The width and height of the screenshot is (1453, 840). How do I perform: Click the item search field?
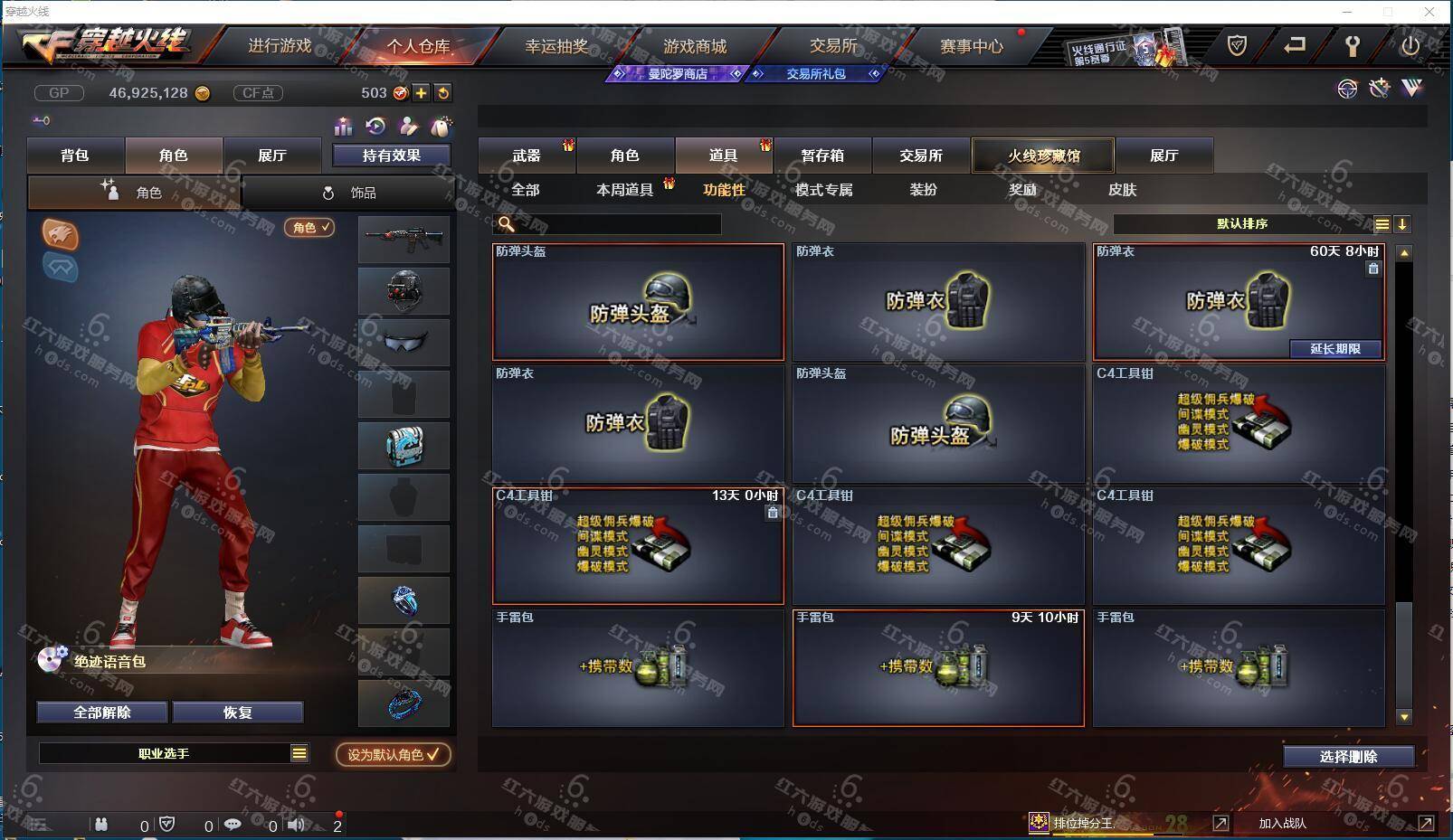point(615,224)
